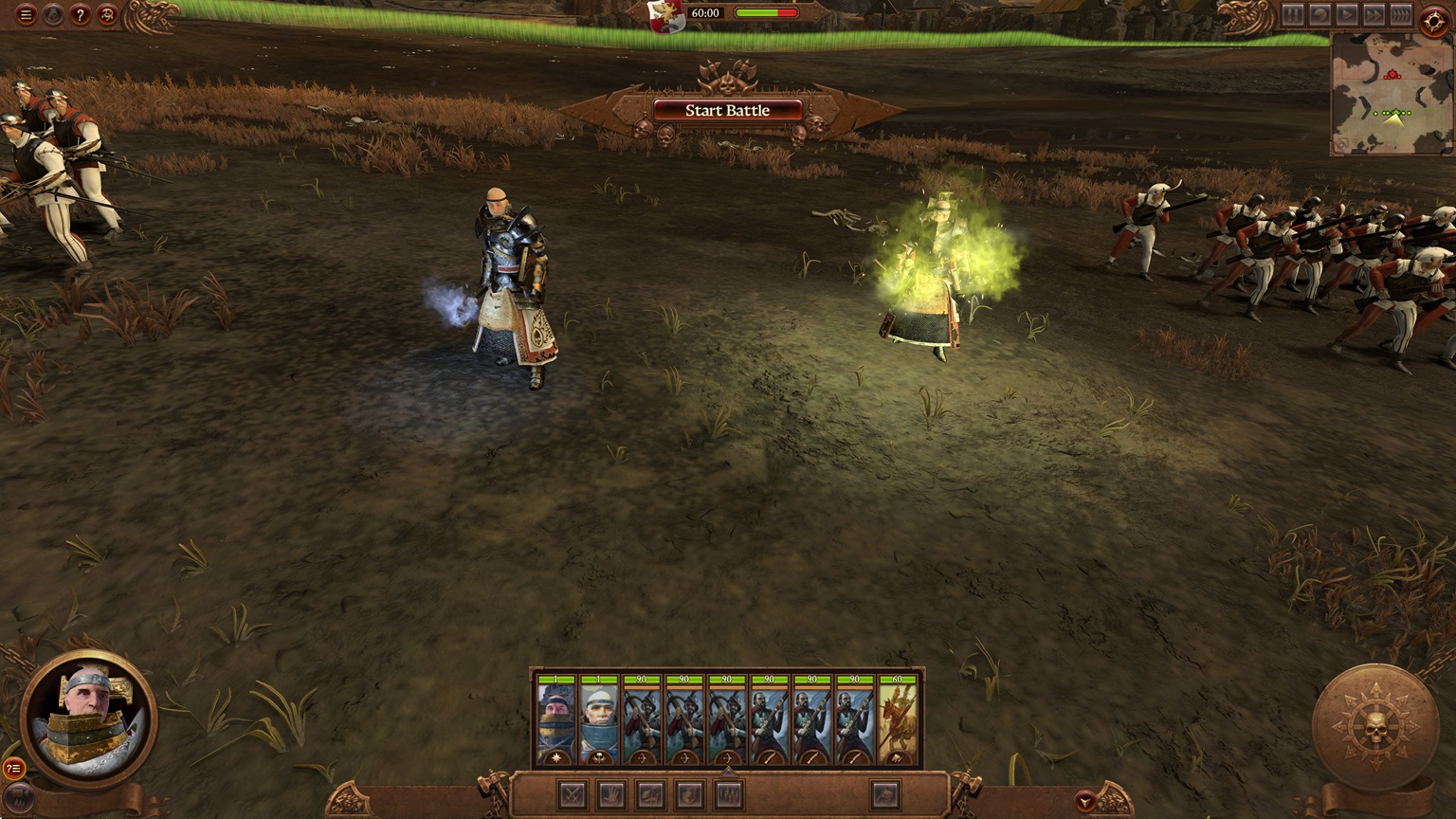
Task: Click the halt hand order icon
Action: point(610,792)
